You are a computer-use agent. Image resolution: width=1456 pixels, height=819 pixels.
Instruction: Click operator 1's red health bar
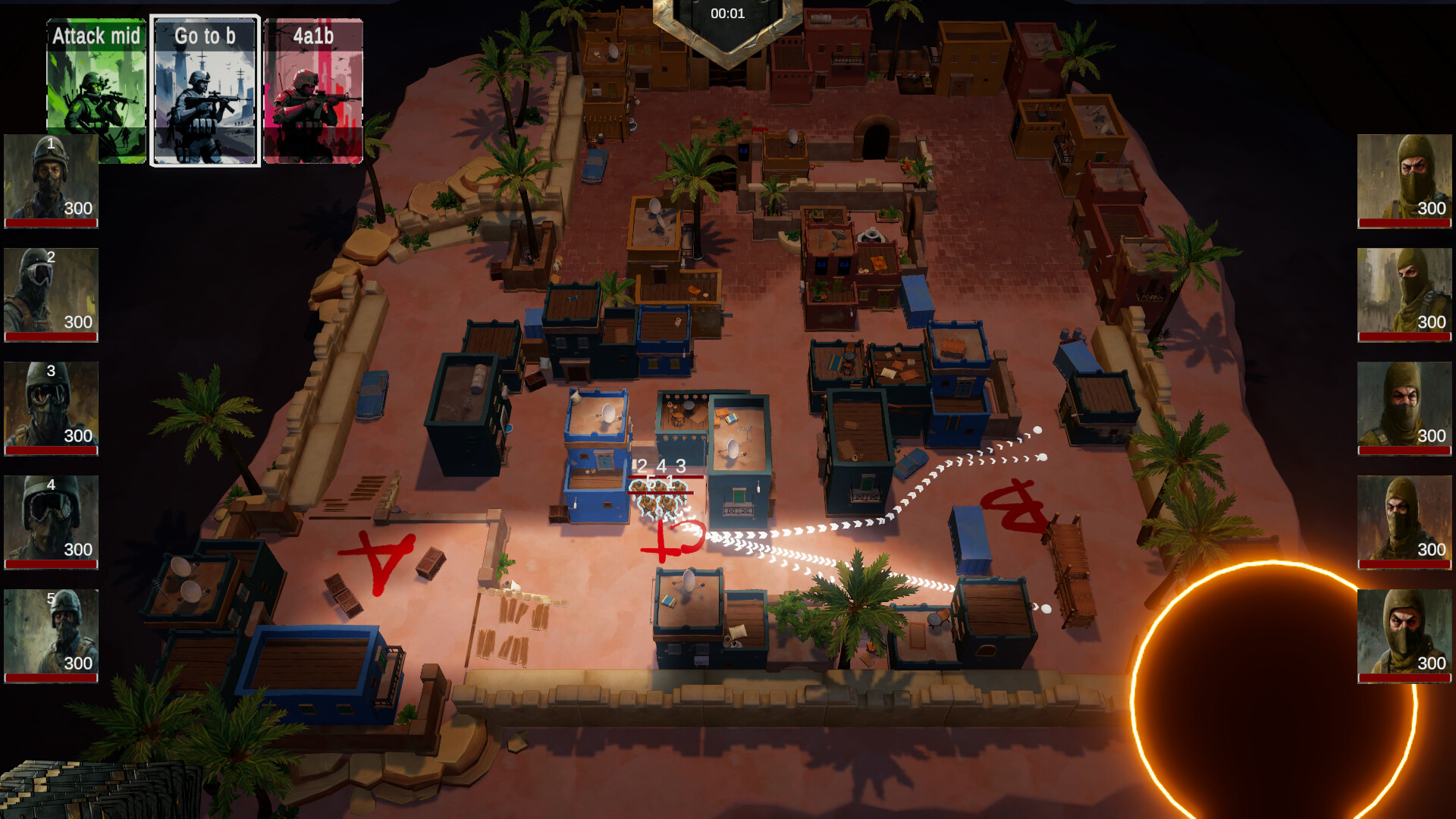50,222
